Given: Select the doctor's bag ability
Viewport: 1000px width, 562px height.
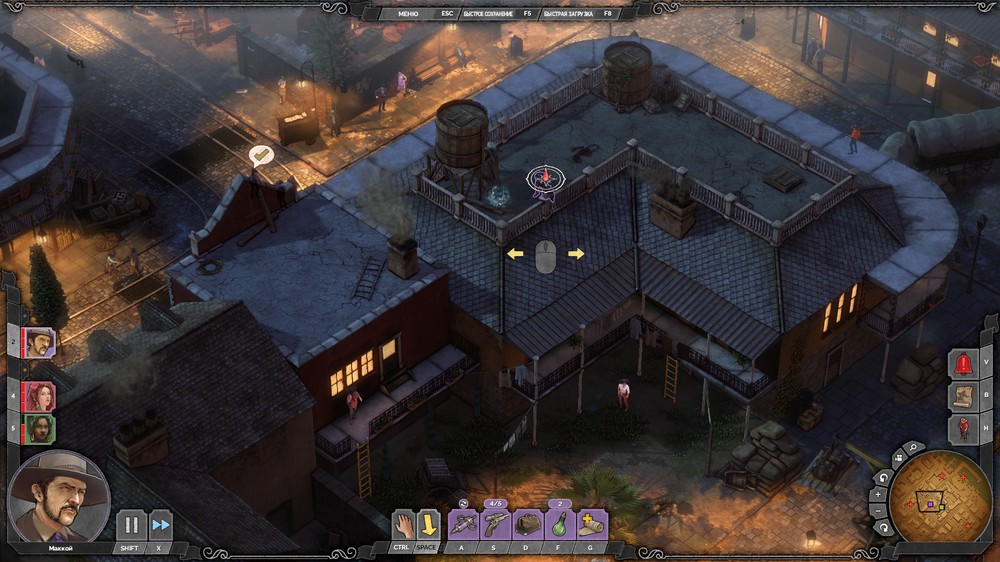Looking at the screenshot, I should [x=528, y=524].
